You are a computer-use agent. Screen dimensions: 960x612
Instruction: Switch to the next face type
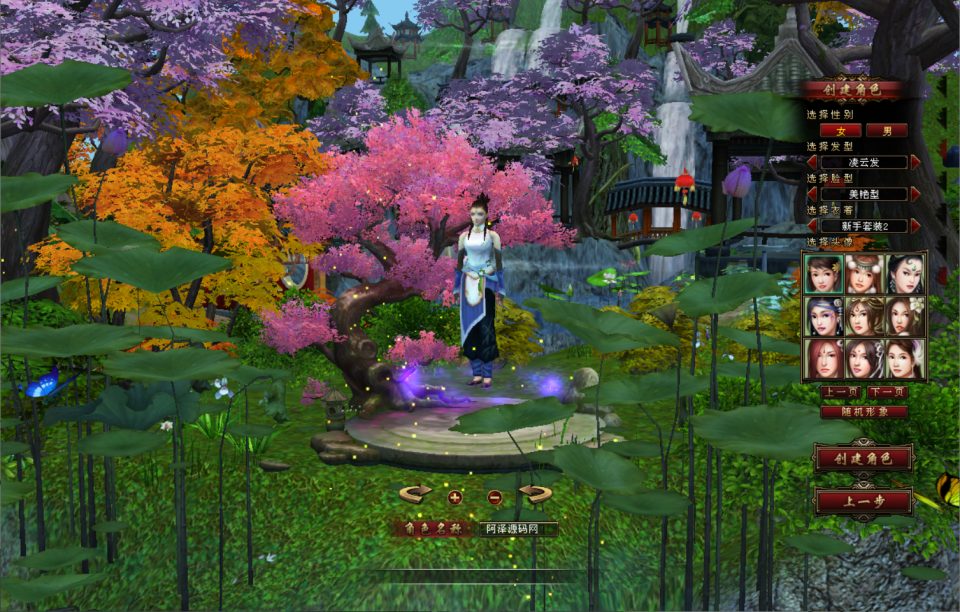pyautogui.click(x=915, y=194)
